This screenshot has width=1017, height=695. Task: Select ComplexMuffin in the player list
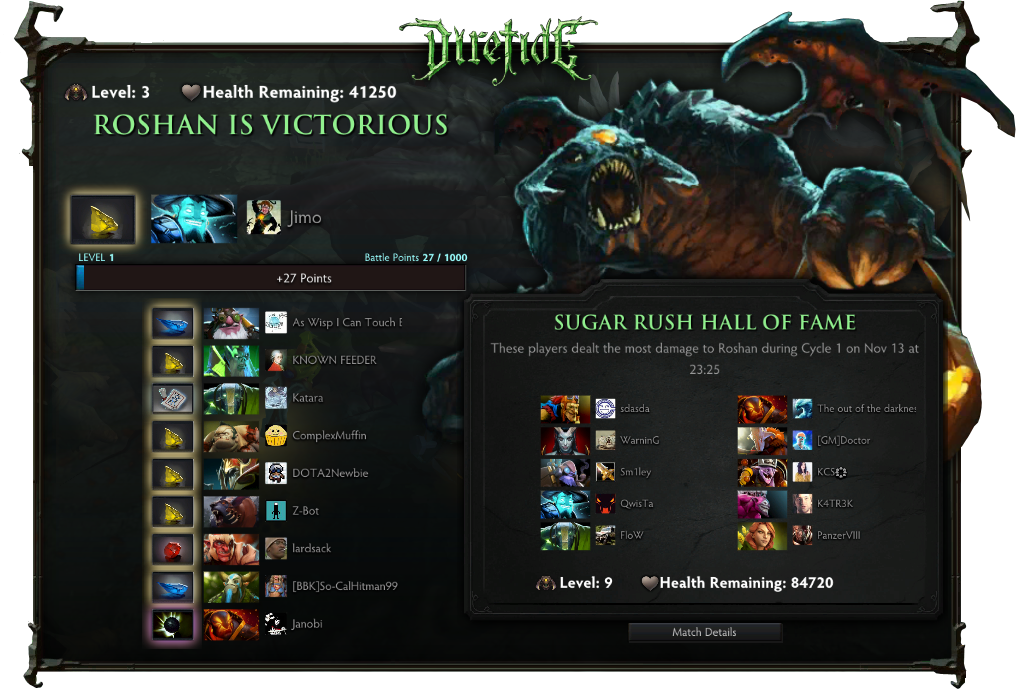329,436
